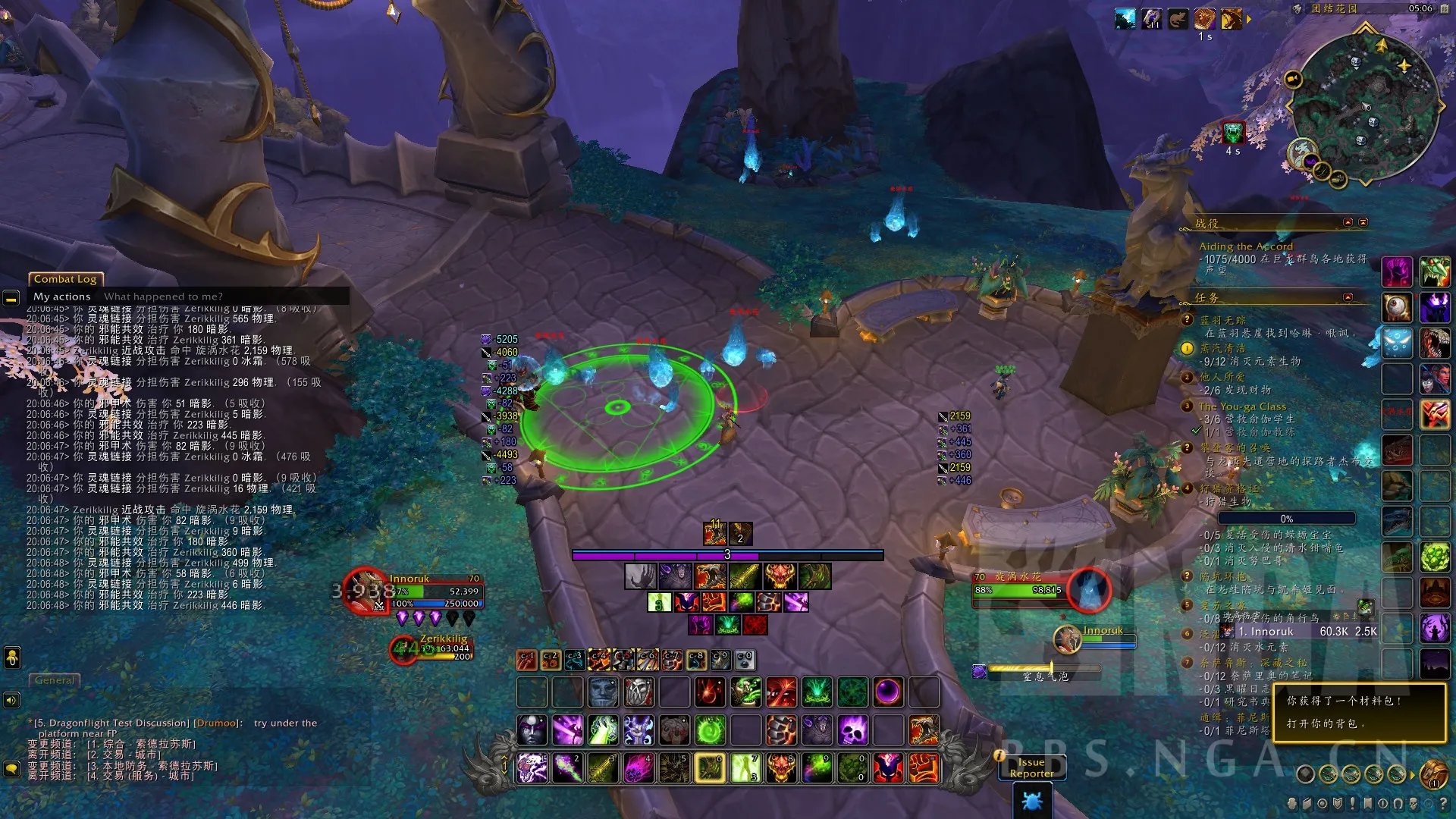Select Innoruk's row in the damage meter

pyautogui.click(x=1304, y=632)
